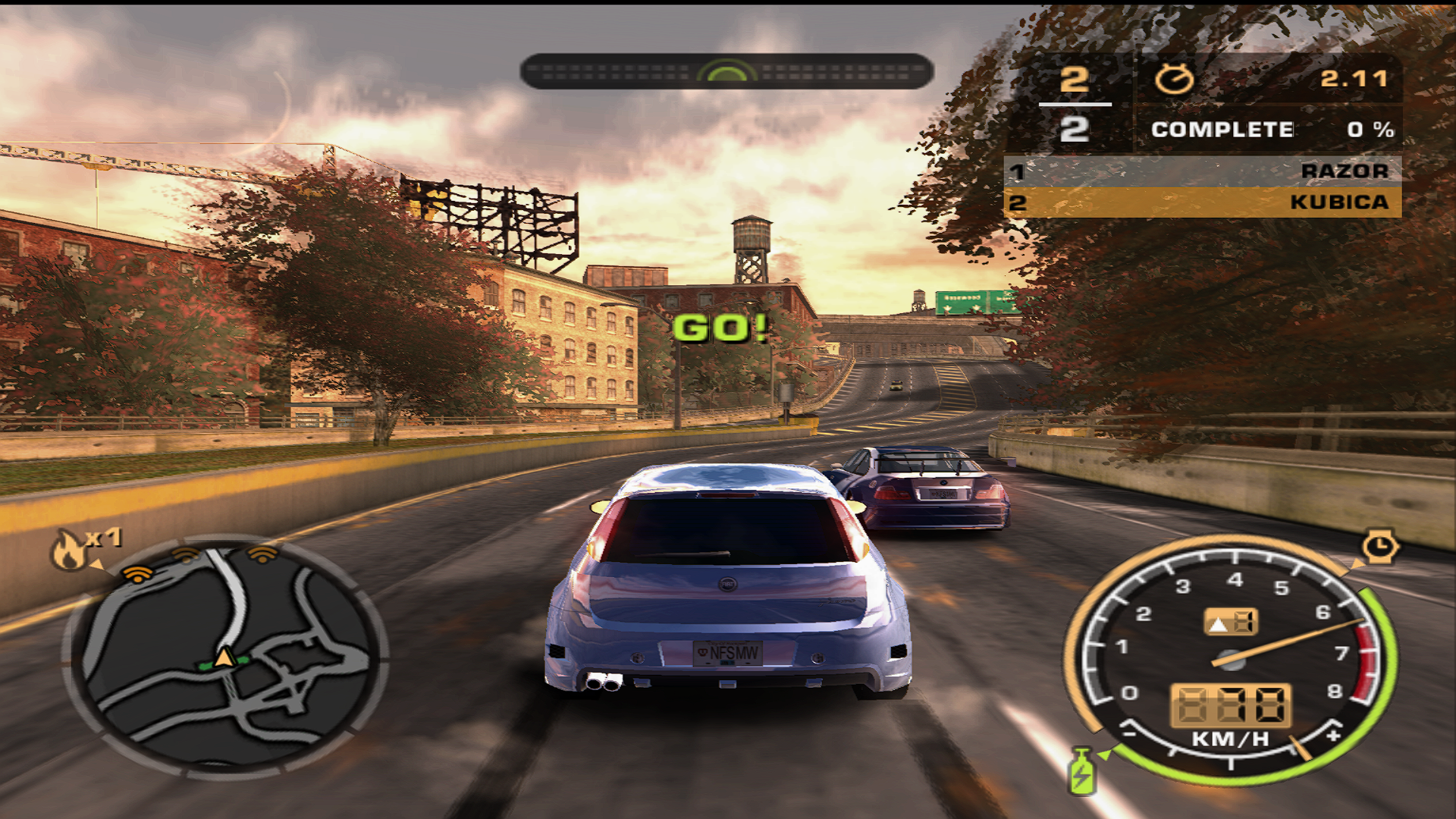Click the gear indicator on tachometer
This screenshot has width=1456, height=819.
coord(1230,623)
